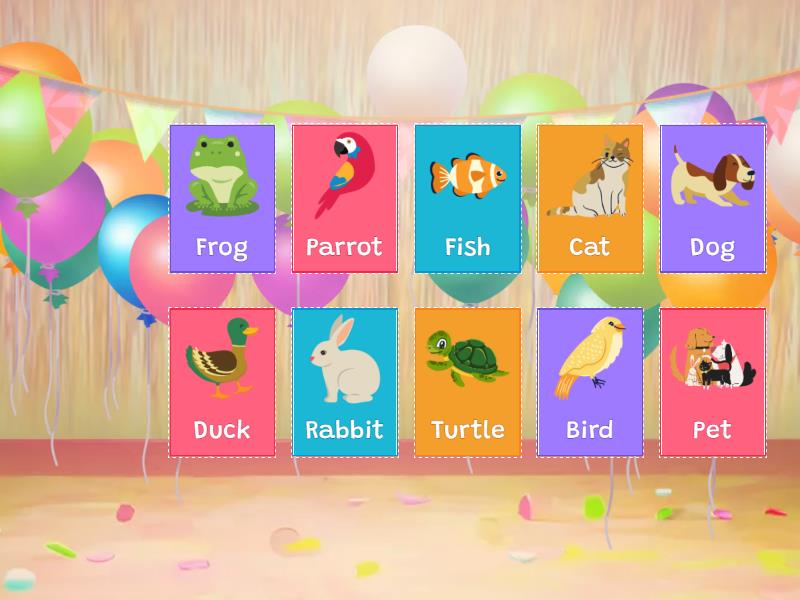This screenshot has height=600, width=800.
Task: Select the Frog card
Action: (222, 198)
